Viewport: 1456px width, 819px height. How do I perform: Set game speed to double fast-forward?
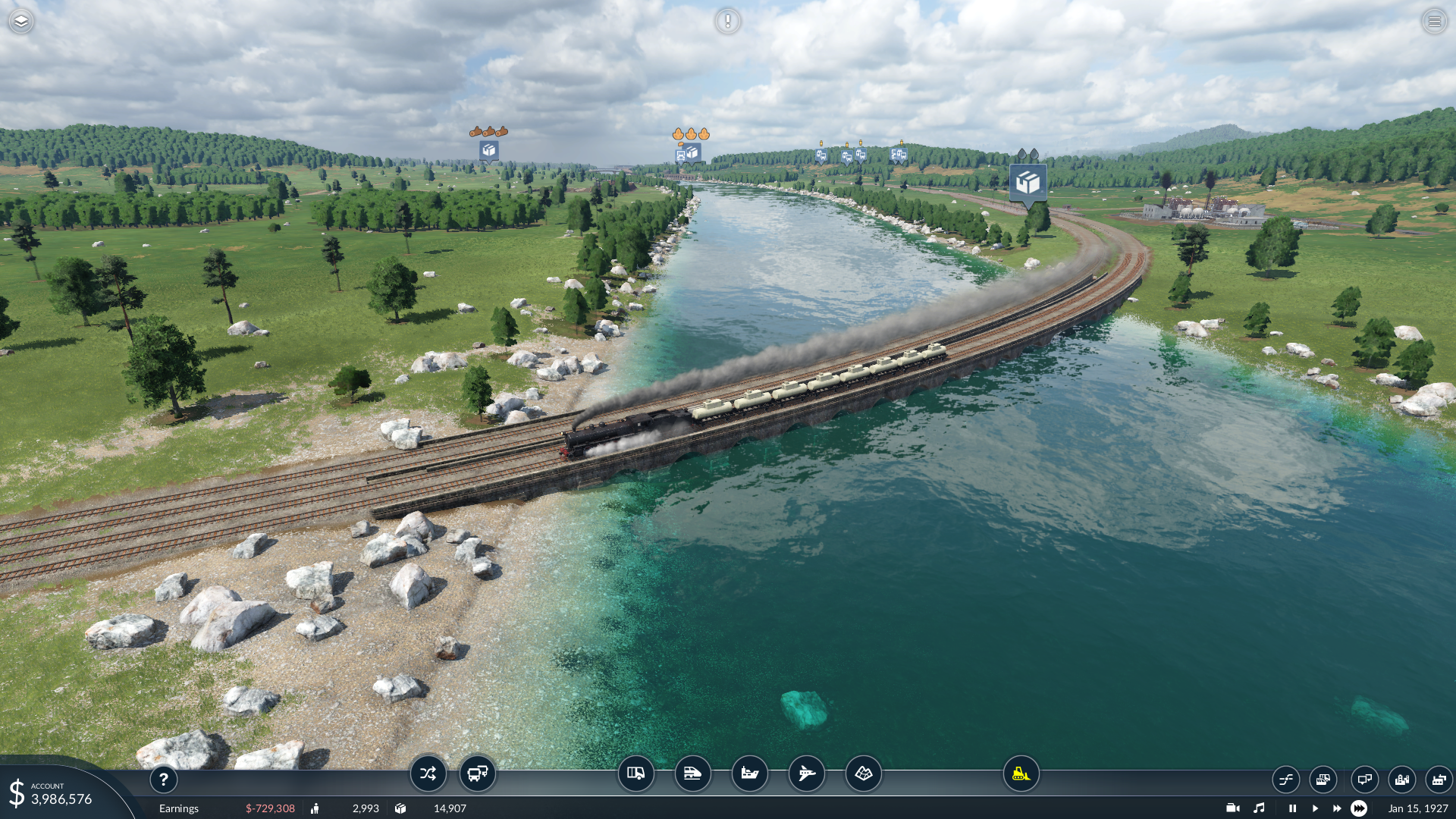point(1337,808)
